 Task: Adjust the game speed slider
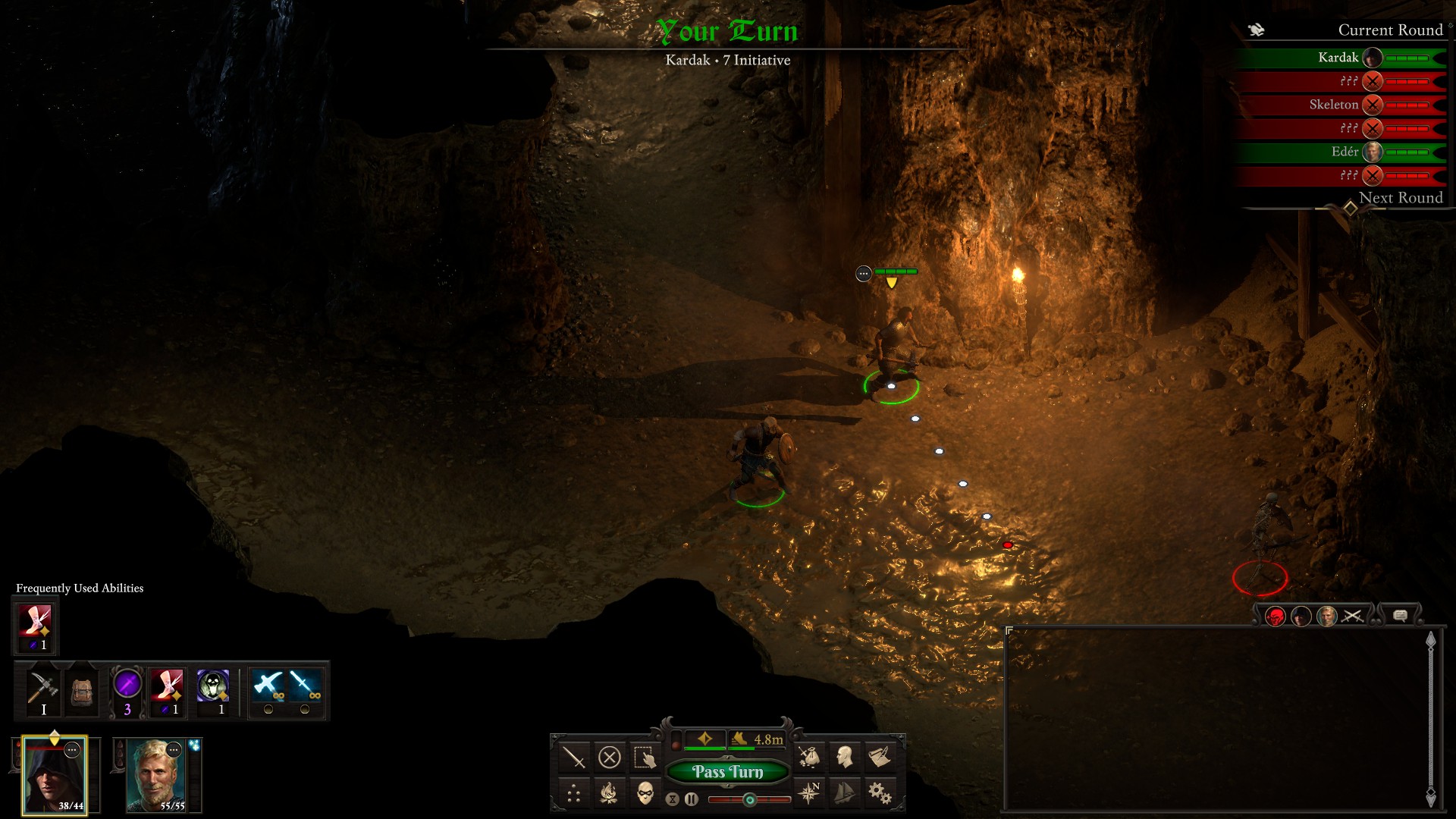[x=749, y=799]
